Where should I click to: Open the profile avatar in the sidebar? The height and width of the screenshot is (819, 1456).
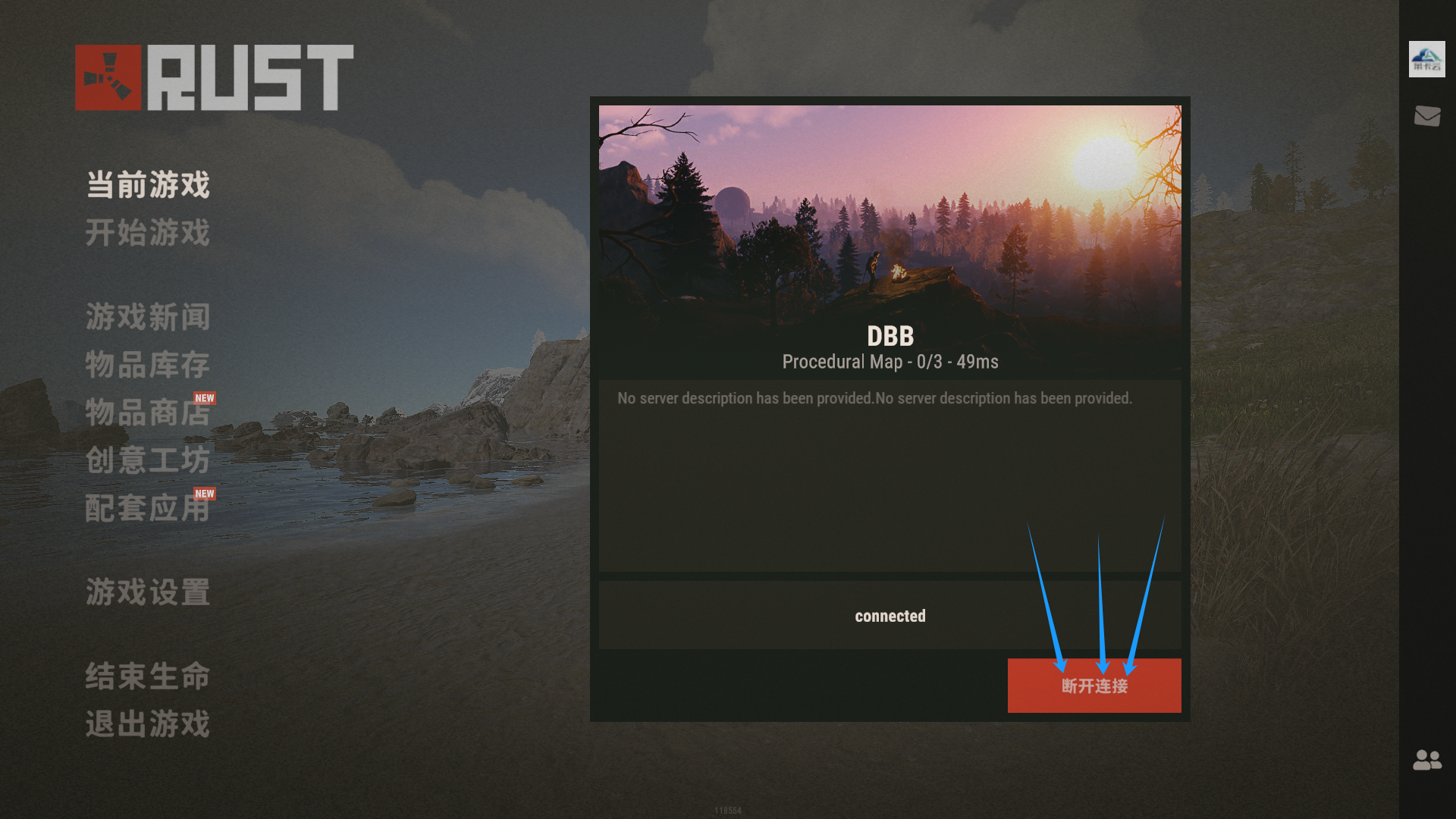(1426, 59)
